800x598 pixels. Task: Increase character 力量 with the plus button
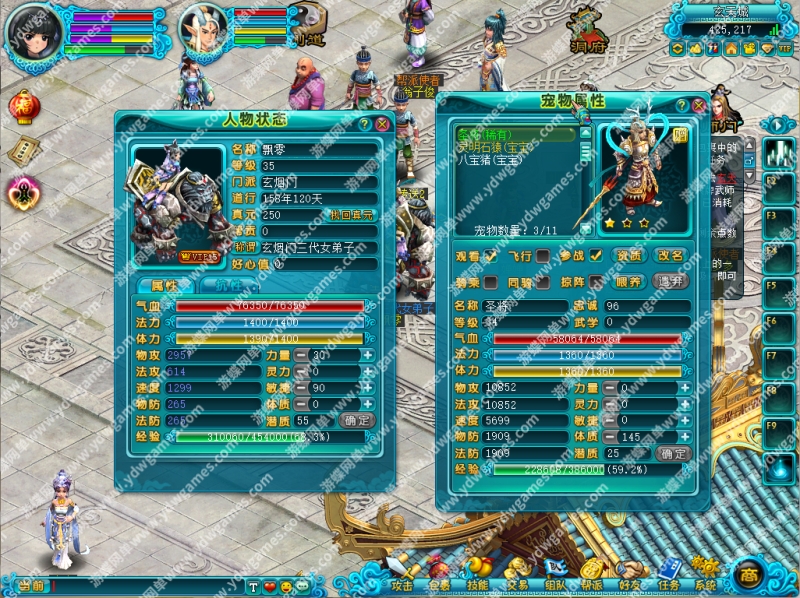[367, 355]
